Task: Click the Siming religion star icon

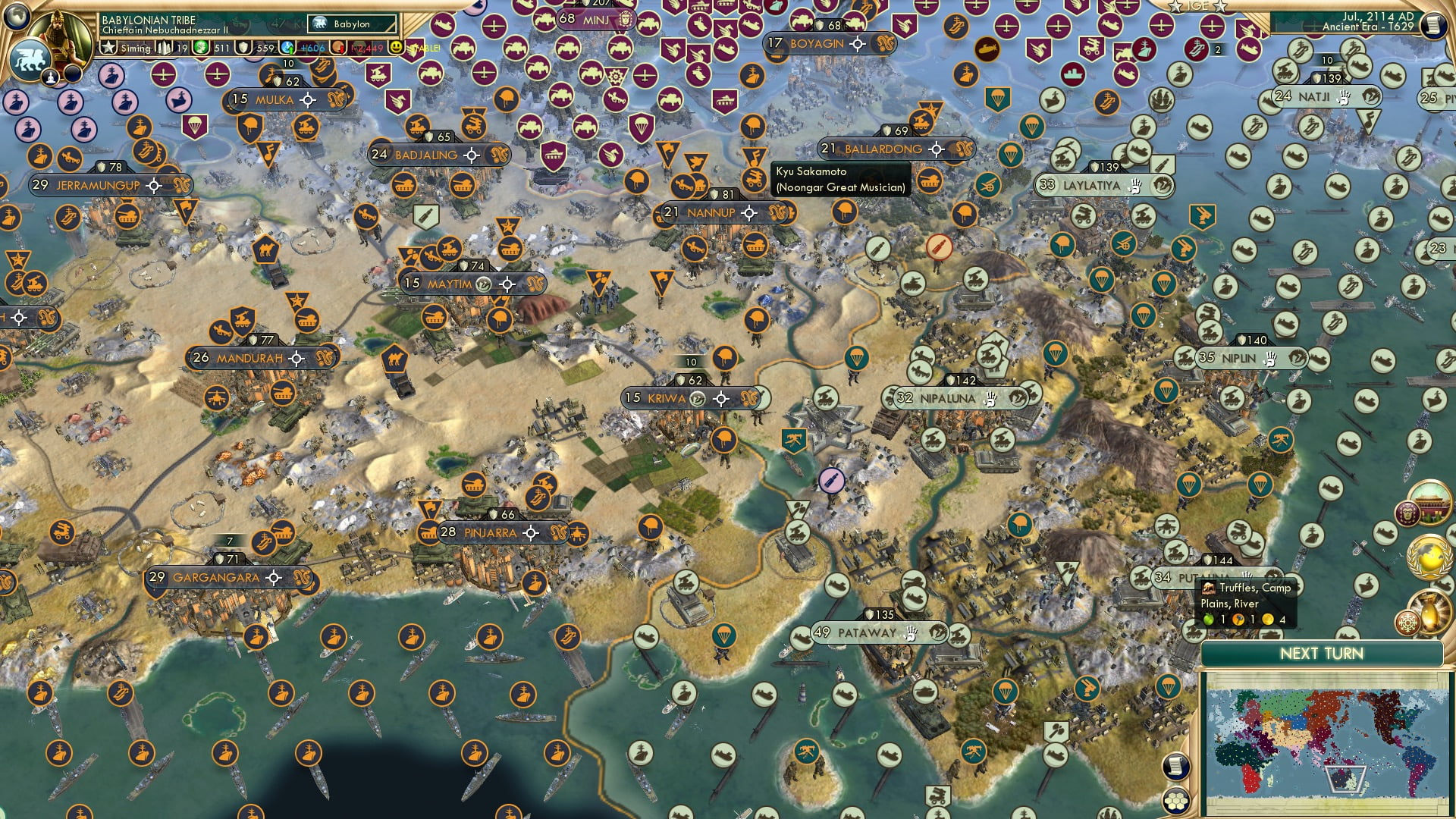Action: pos(108,47)
